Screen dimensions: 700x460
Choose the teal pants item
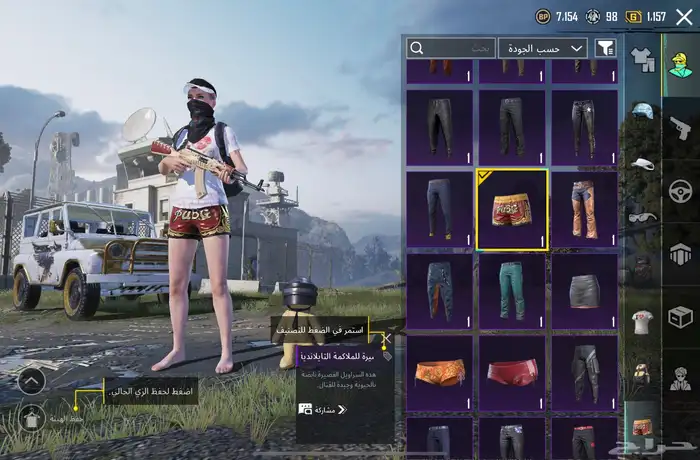[x=512, y=291]
